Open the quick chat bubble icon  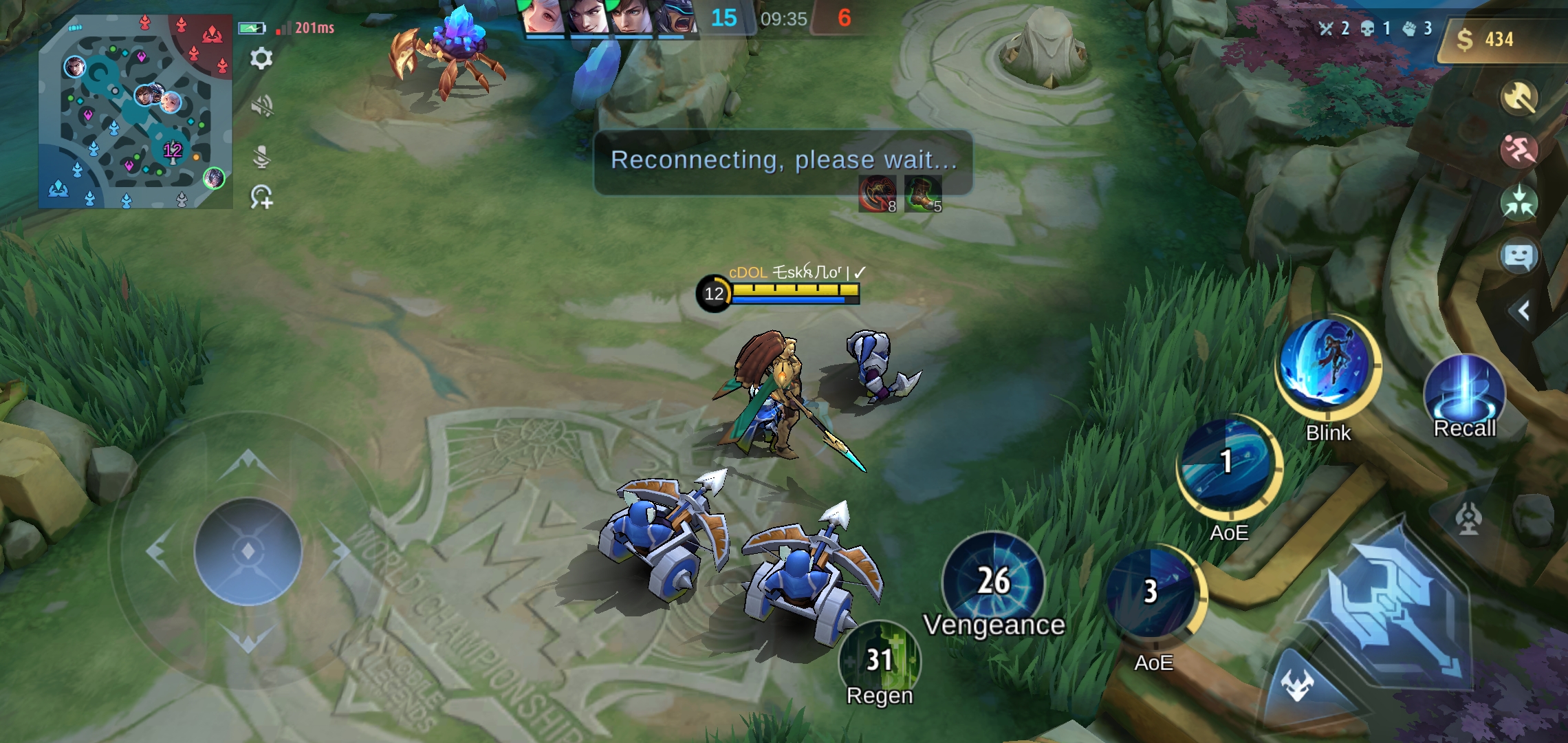[1519, 257]
